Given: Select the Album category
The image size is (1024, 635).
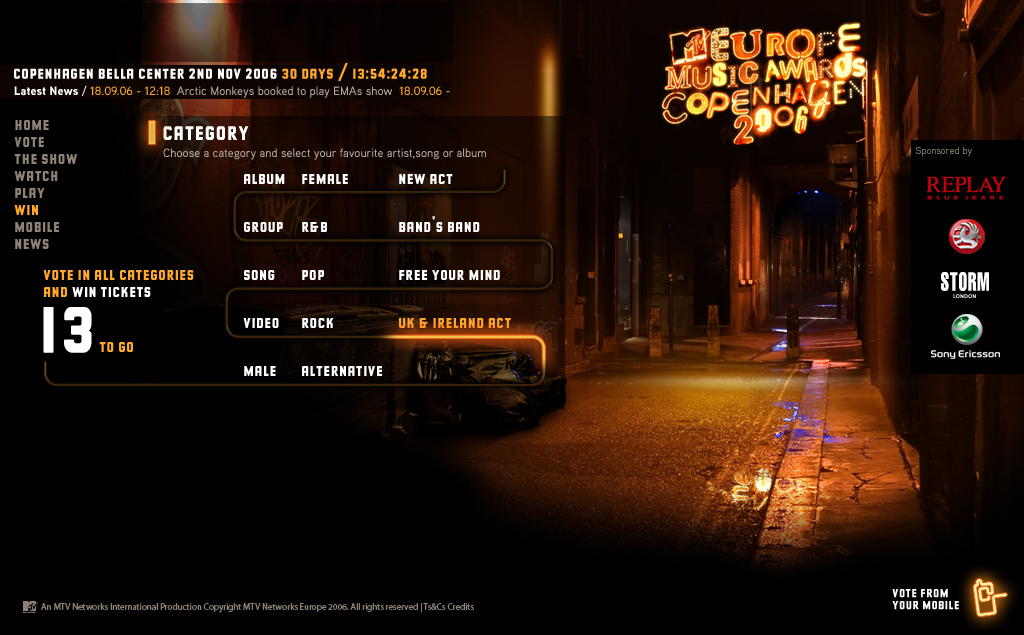Looking at the screenshot, I should [x=264, y=180].
